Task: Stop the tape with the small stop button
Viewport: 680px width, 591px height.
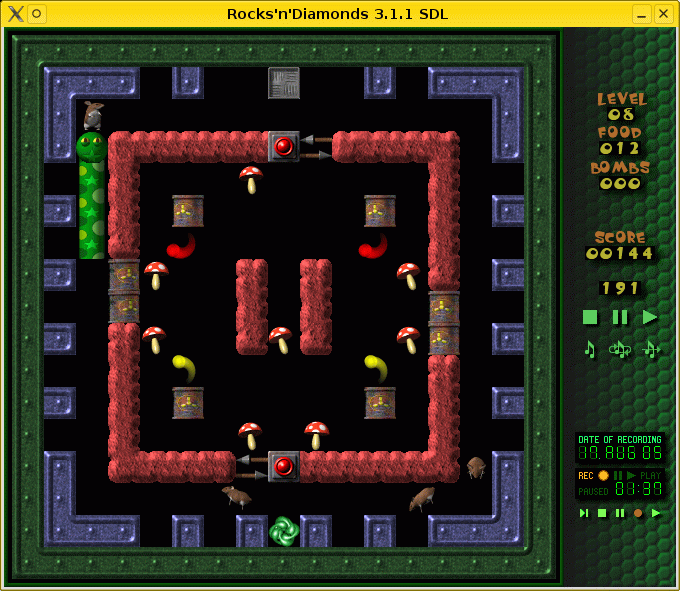Action: coord(602,513)
